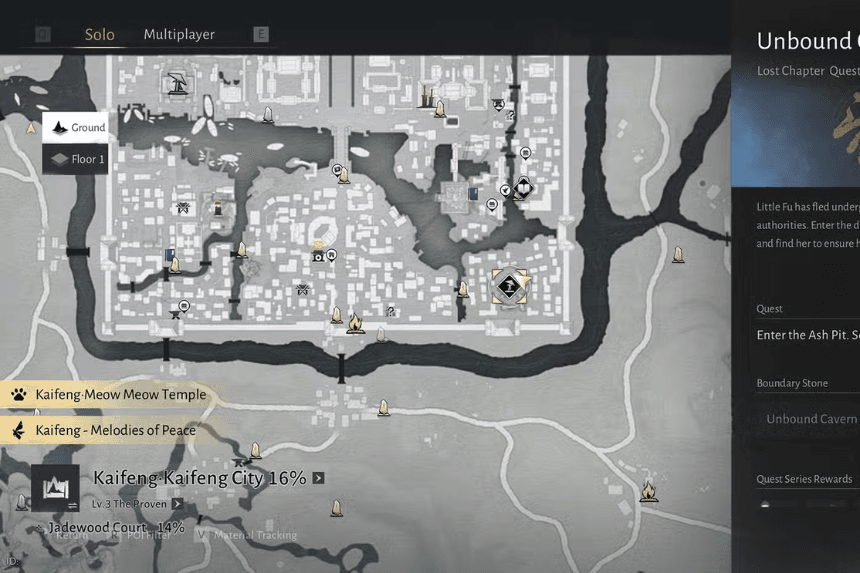This screenshot has height=573, width=860.
Task: Select the campfire marker inside the city
Action: (354, 323)
